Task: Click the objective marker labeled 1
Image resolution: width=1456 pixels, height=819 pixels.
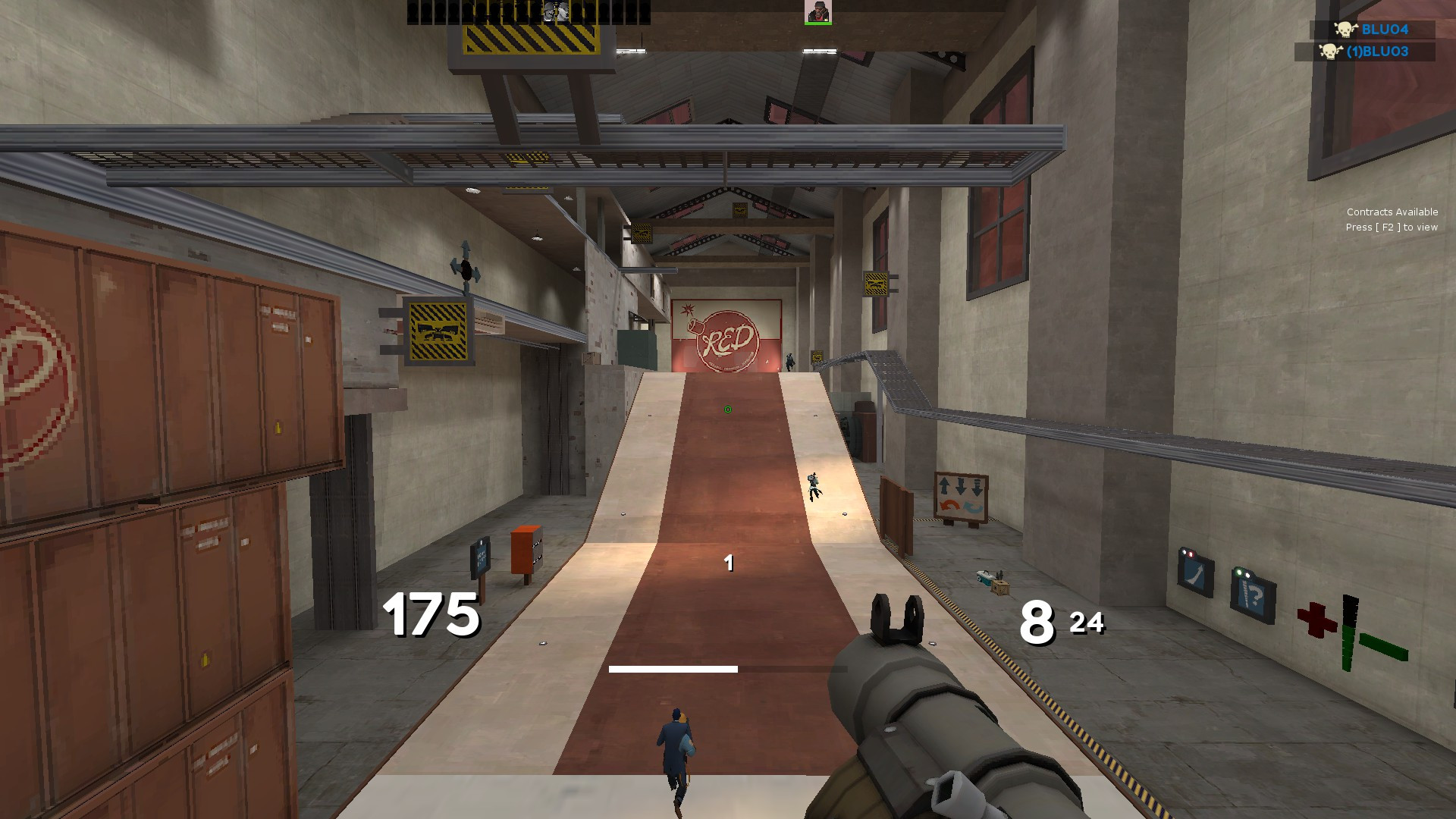Action: (730, 563)
